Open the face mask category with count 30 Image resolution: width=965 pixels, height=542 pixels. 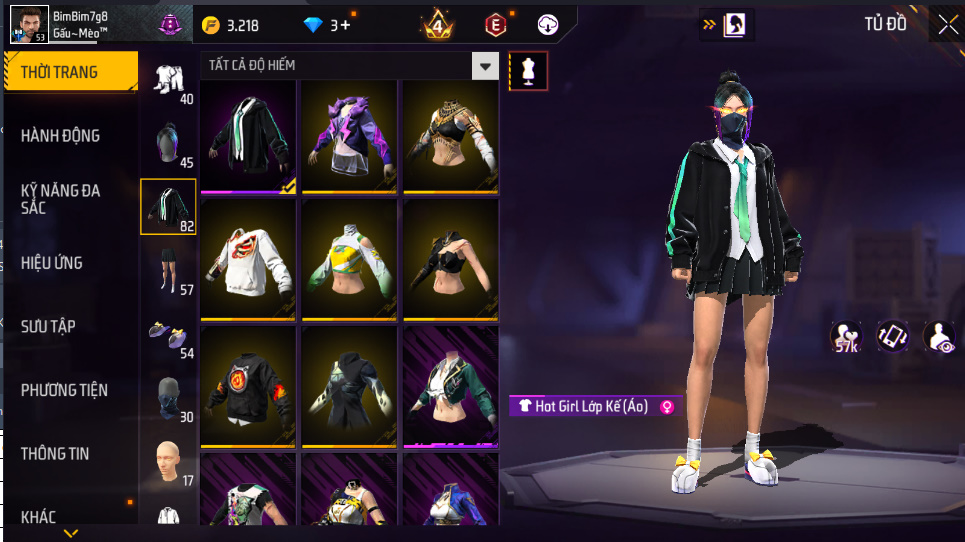[x=167, y=398]
